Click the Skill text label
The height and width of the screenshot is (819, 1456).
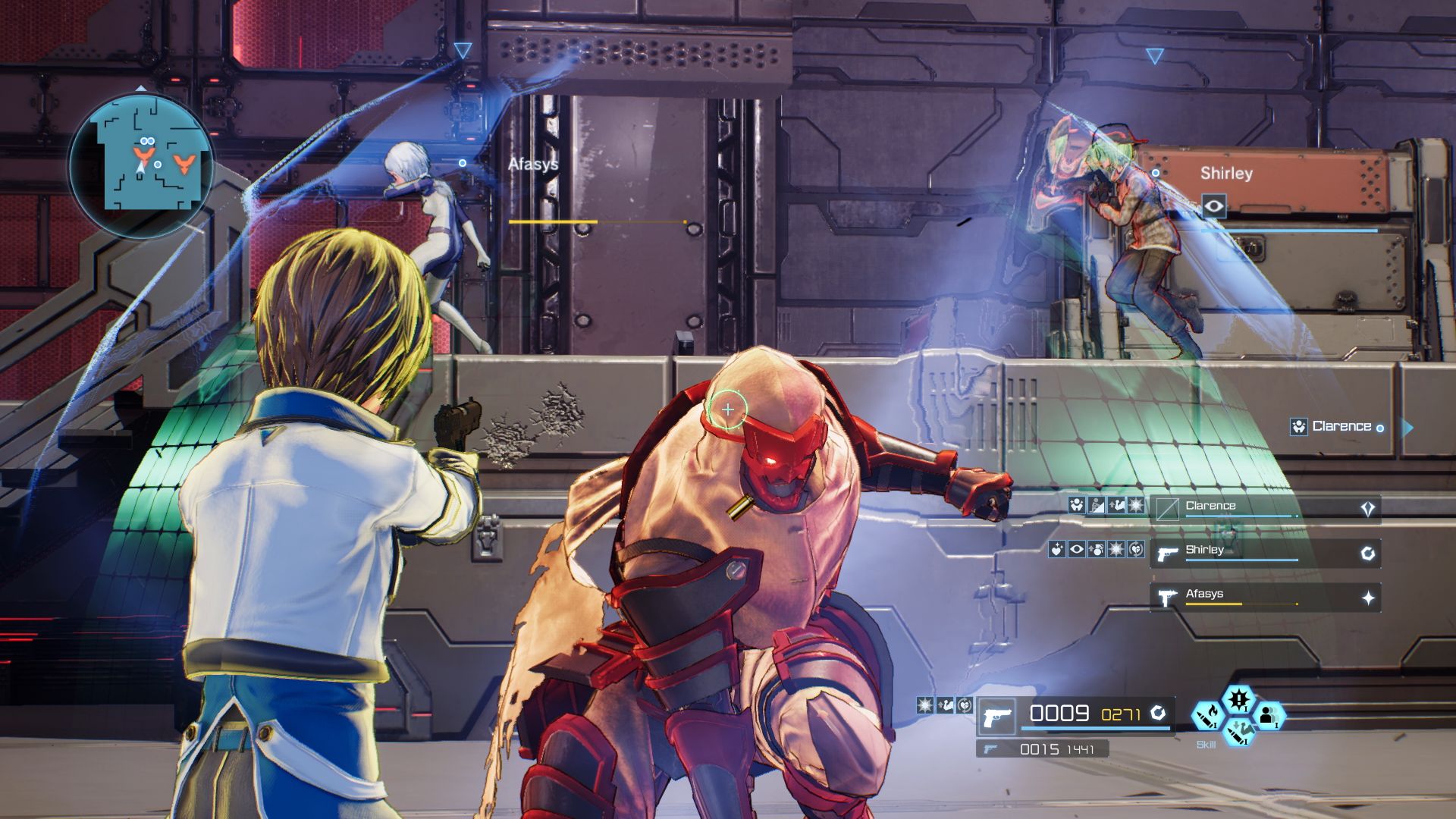[x=1207, y=745]
